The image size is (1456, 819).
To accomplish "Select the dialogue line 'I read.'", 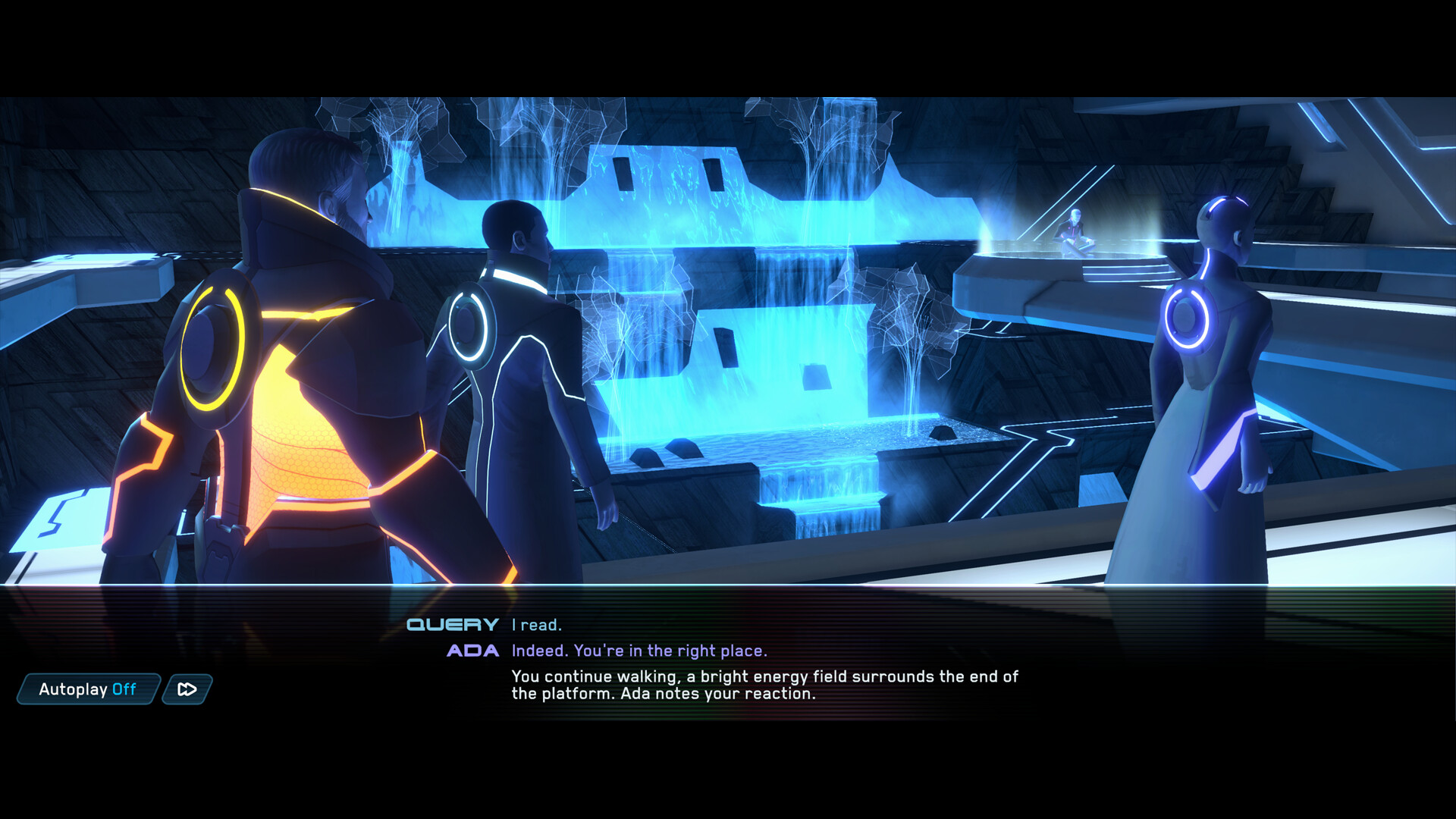I will [x=536, y=625].
